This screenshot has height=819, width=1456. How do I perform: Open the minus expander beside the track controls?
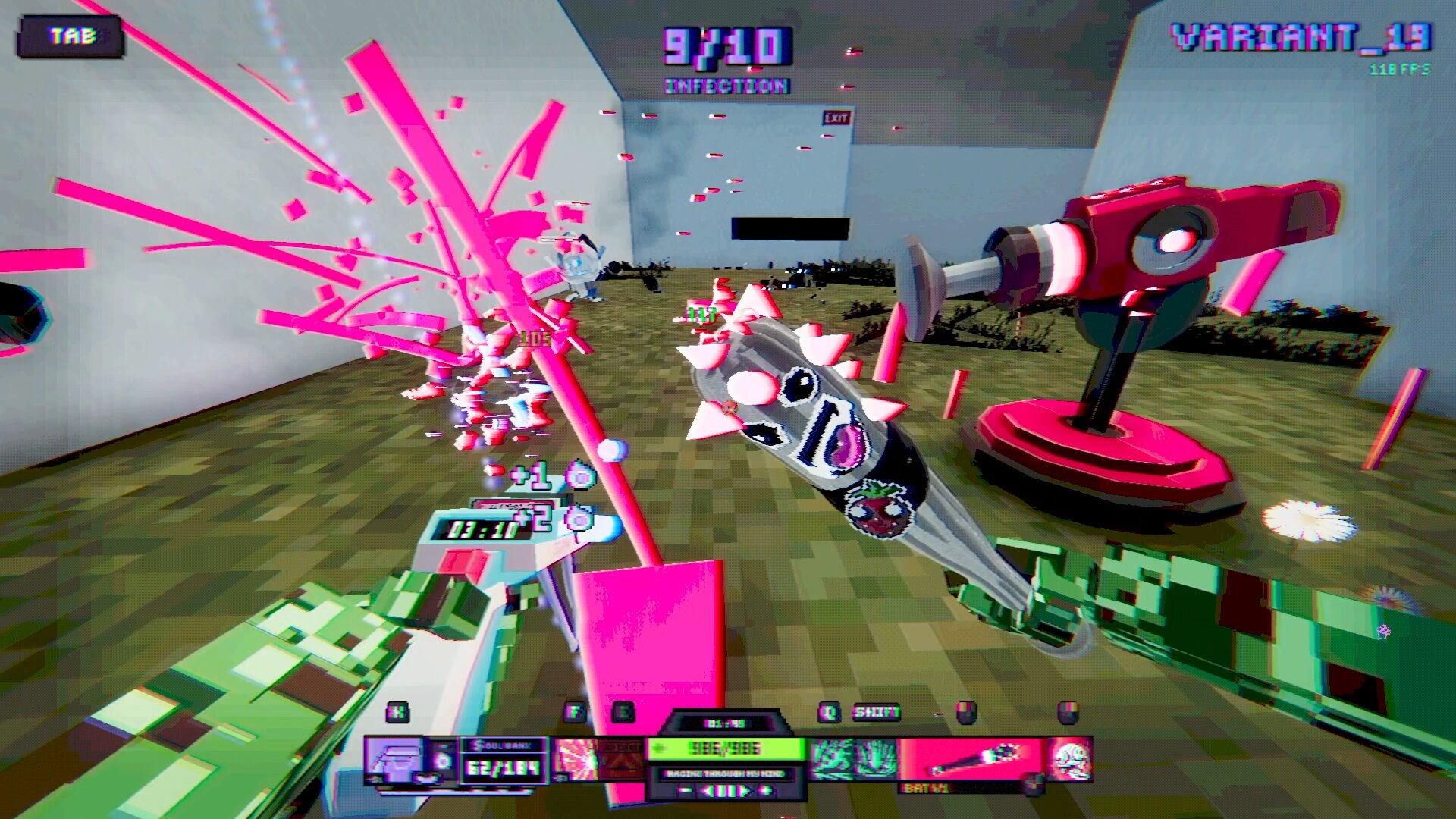pos(685,790)
